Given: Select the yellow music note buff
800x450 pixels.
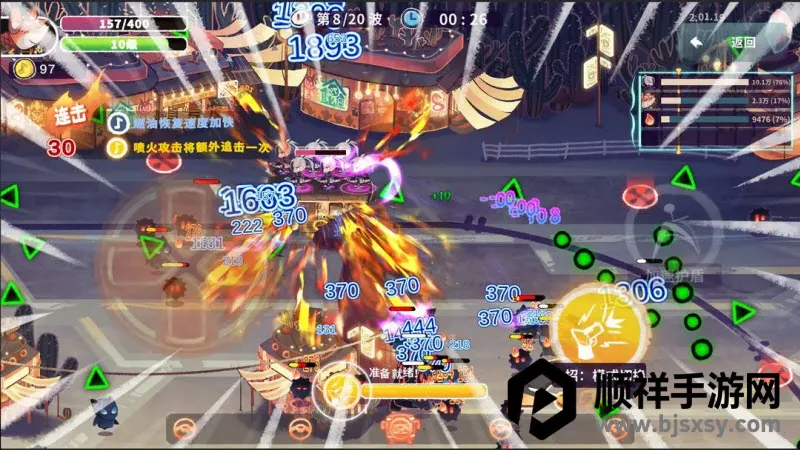Looking at the screenshot, I should point(117,147).
